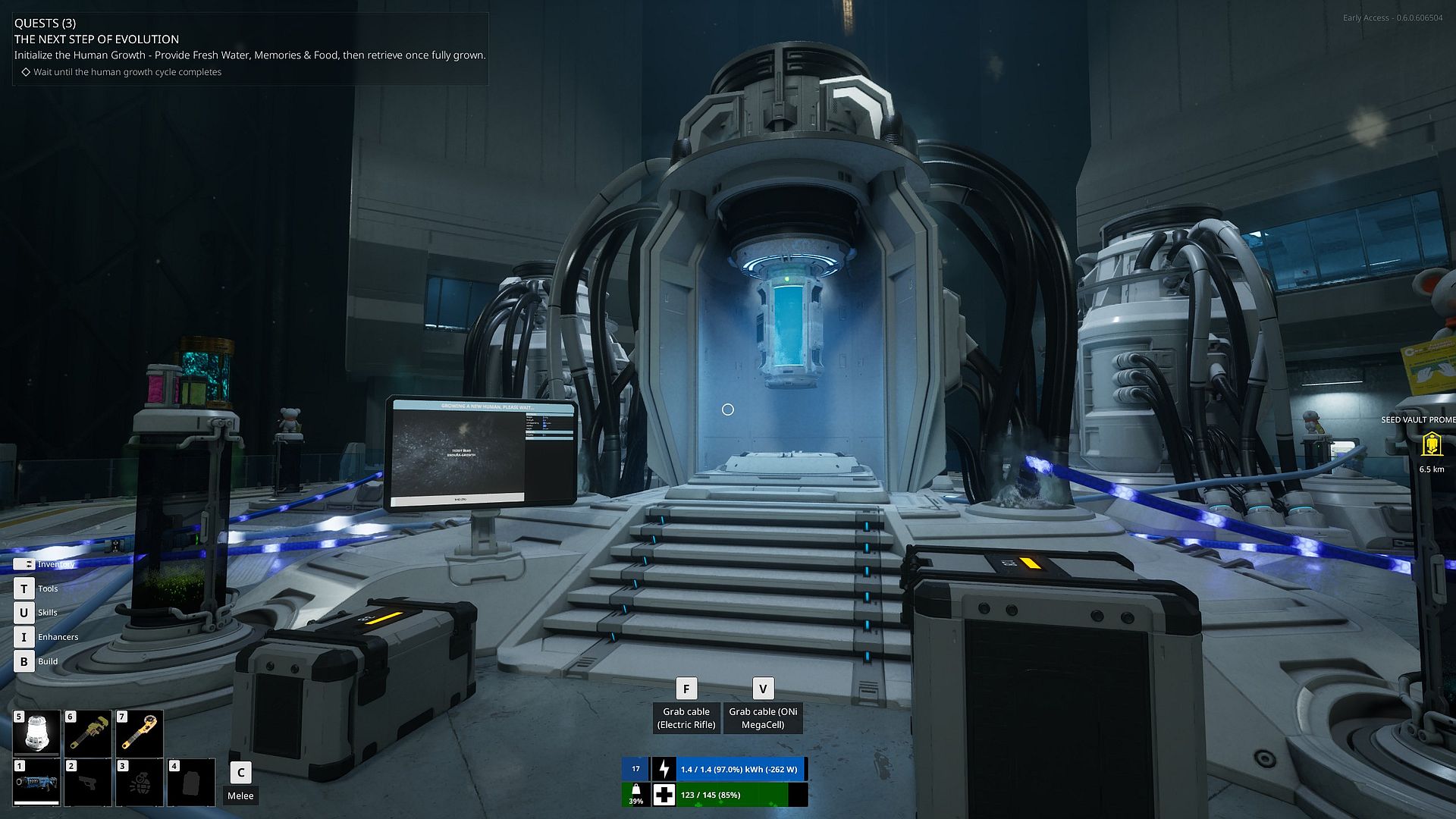Choose the yellow cutter tool in slot 7

pos(140,733)
